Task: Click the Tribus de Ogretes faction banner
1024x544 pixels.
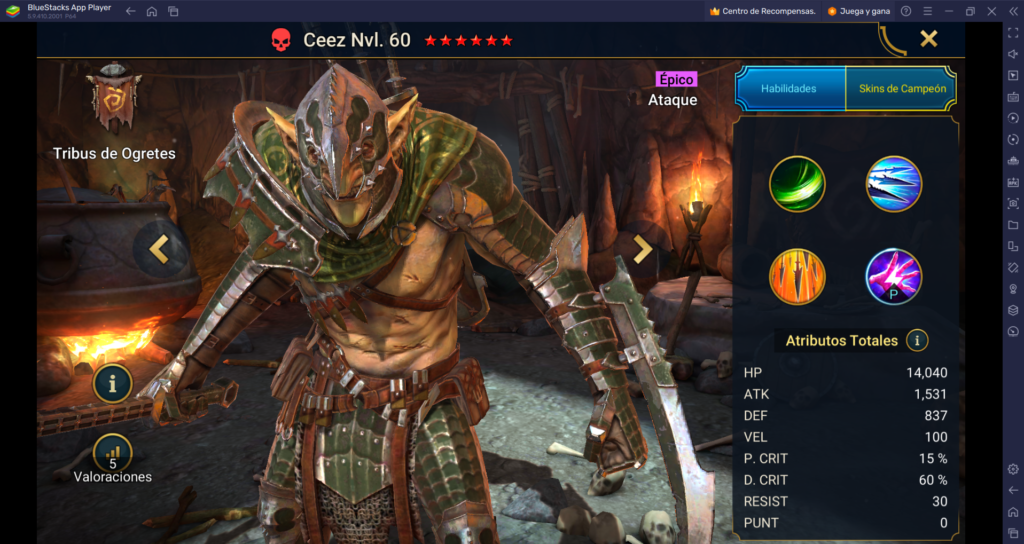Action: pos(113,98)
